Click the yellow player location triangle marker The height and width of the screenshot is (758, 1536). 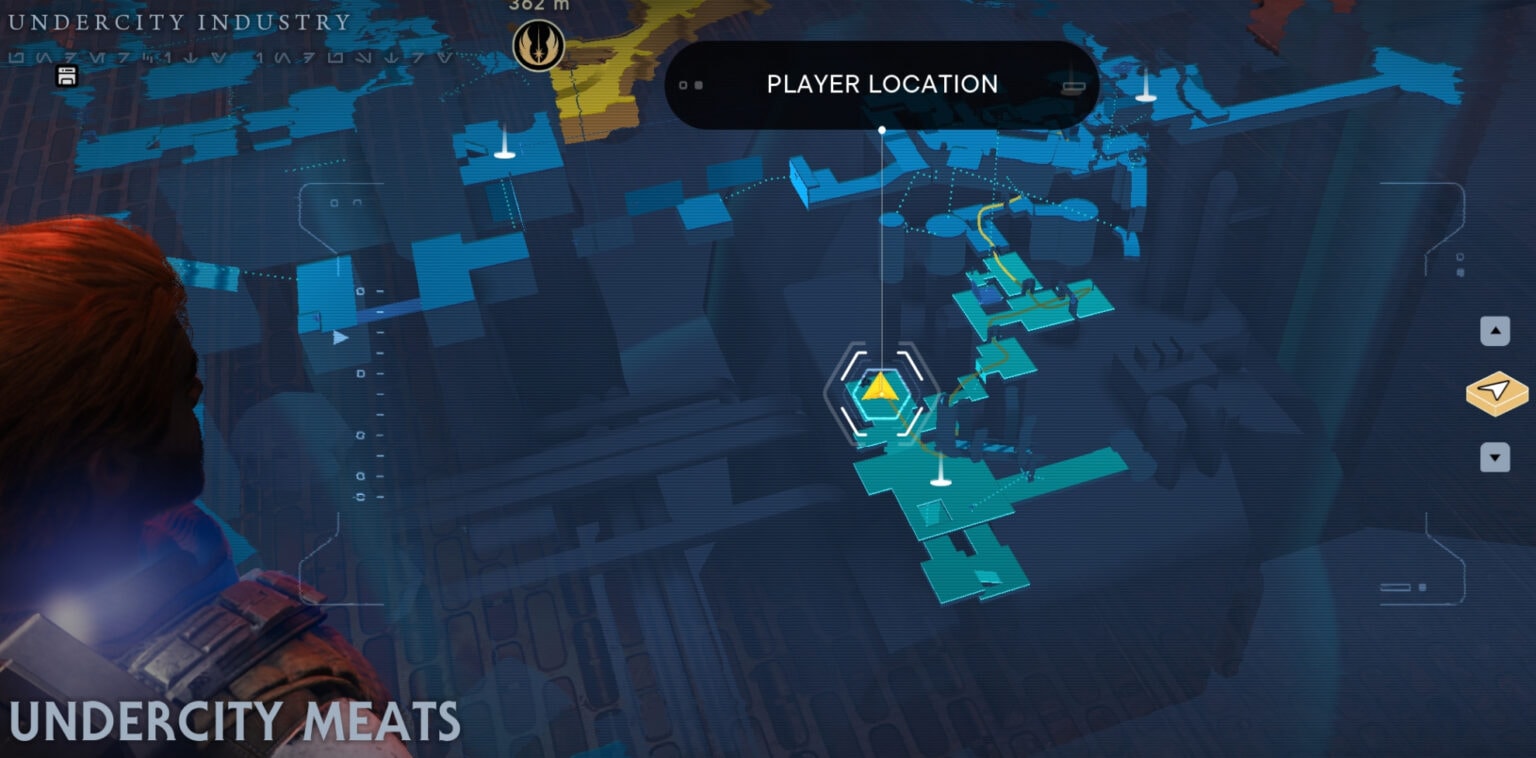click(x=881, y=390)
